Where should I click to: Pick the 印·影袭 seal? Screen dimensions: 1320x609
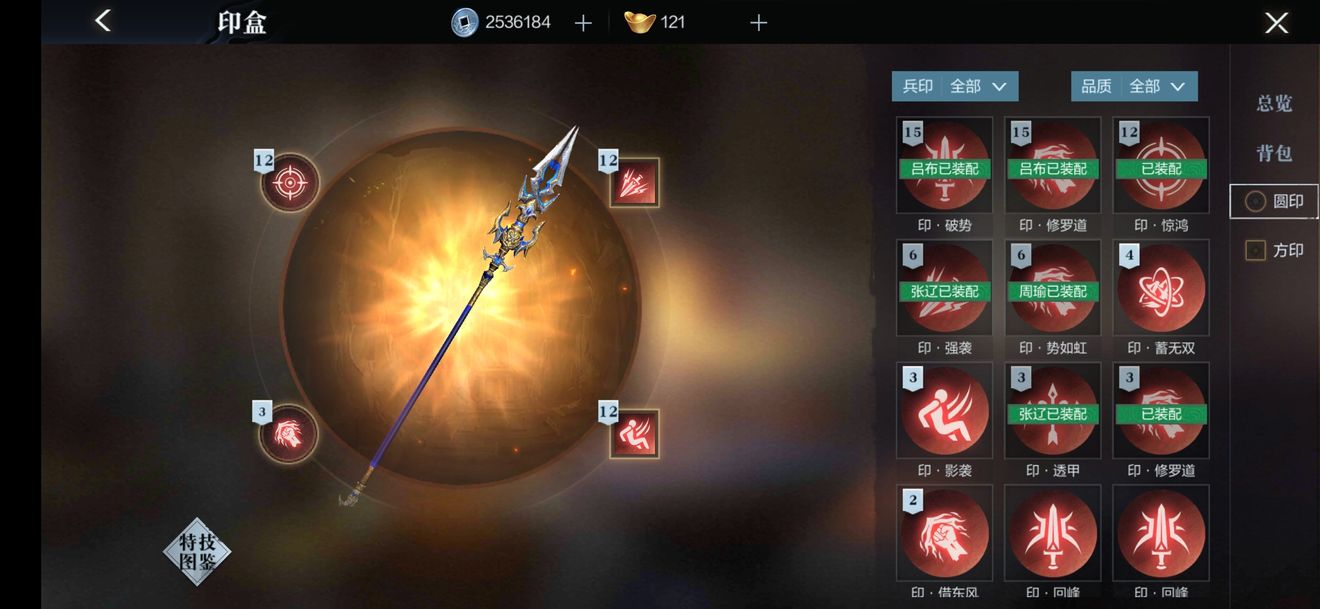pos(944,411)
